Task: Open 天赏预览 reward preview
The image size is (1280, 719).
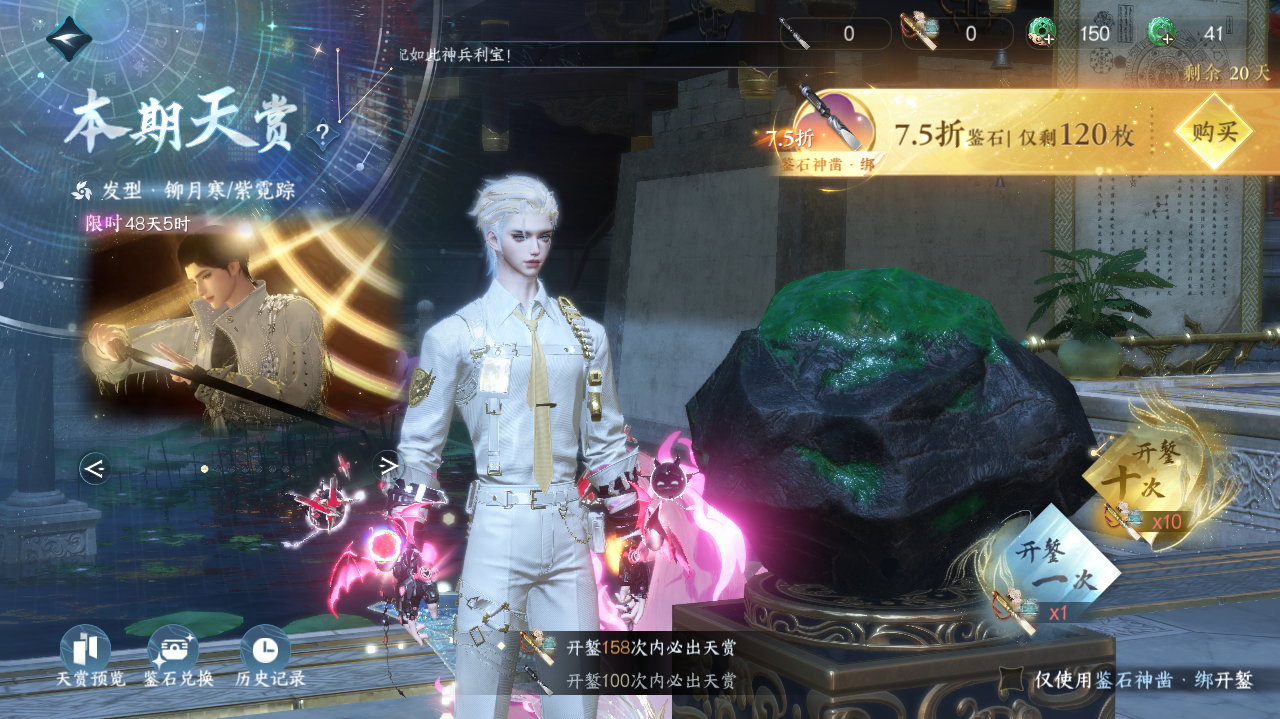Action: (x=86, y=652)
